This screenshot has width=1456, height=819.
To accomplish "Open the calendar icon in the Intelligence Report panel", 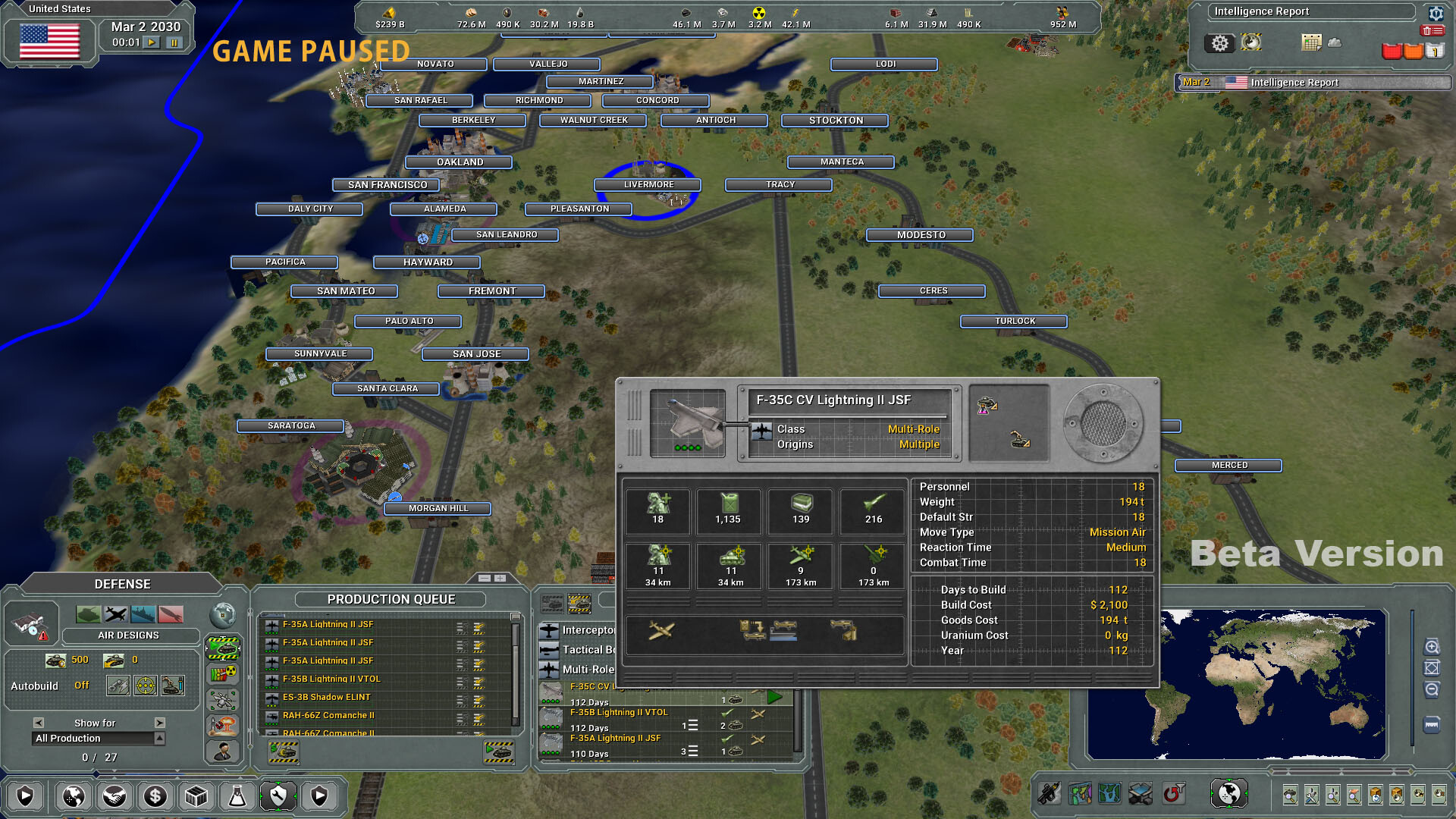I will tap(1312, 43).
